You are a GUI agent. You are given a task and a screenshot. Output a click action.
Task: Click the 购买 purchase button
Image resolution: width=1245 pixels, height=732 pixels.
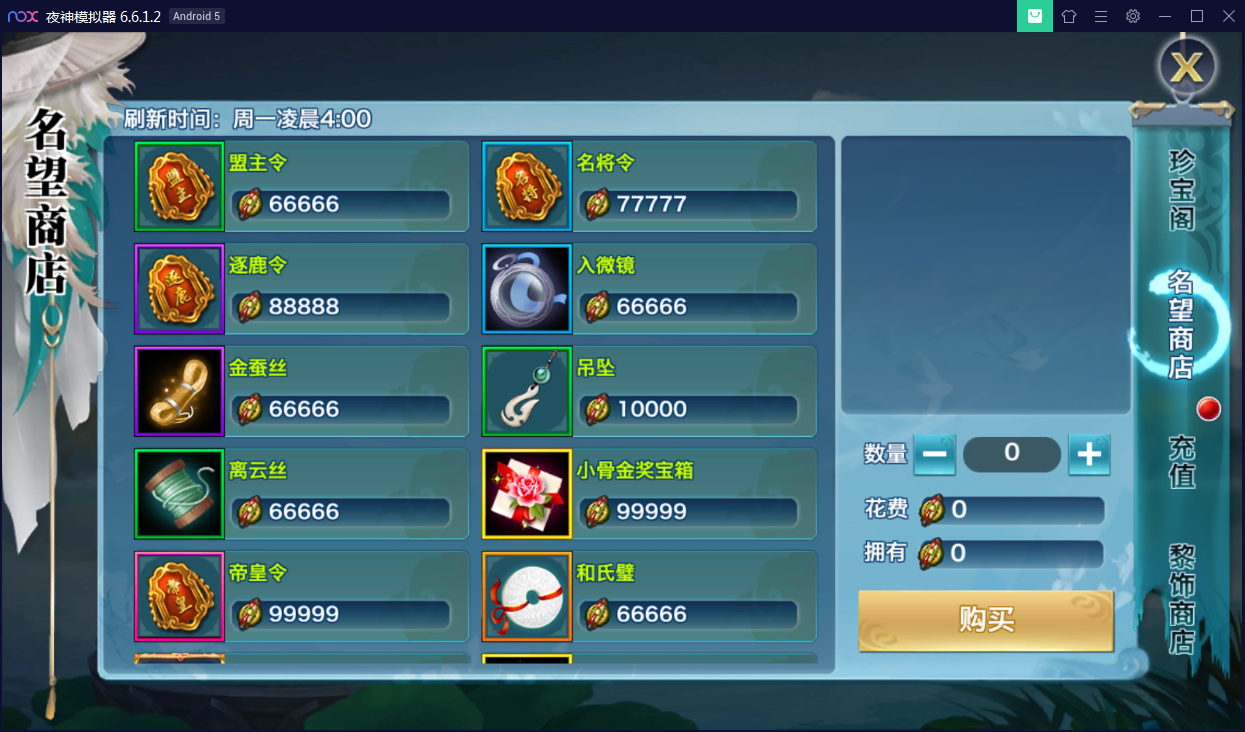point(986,620)
